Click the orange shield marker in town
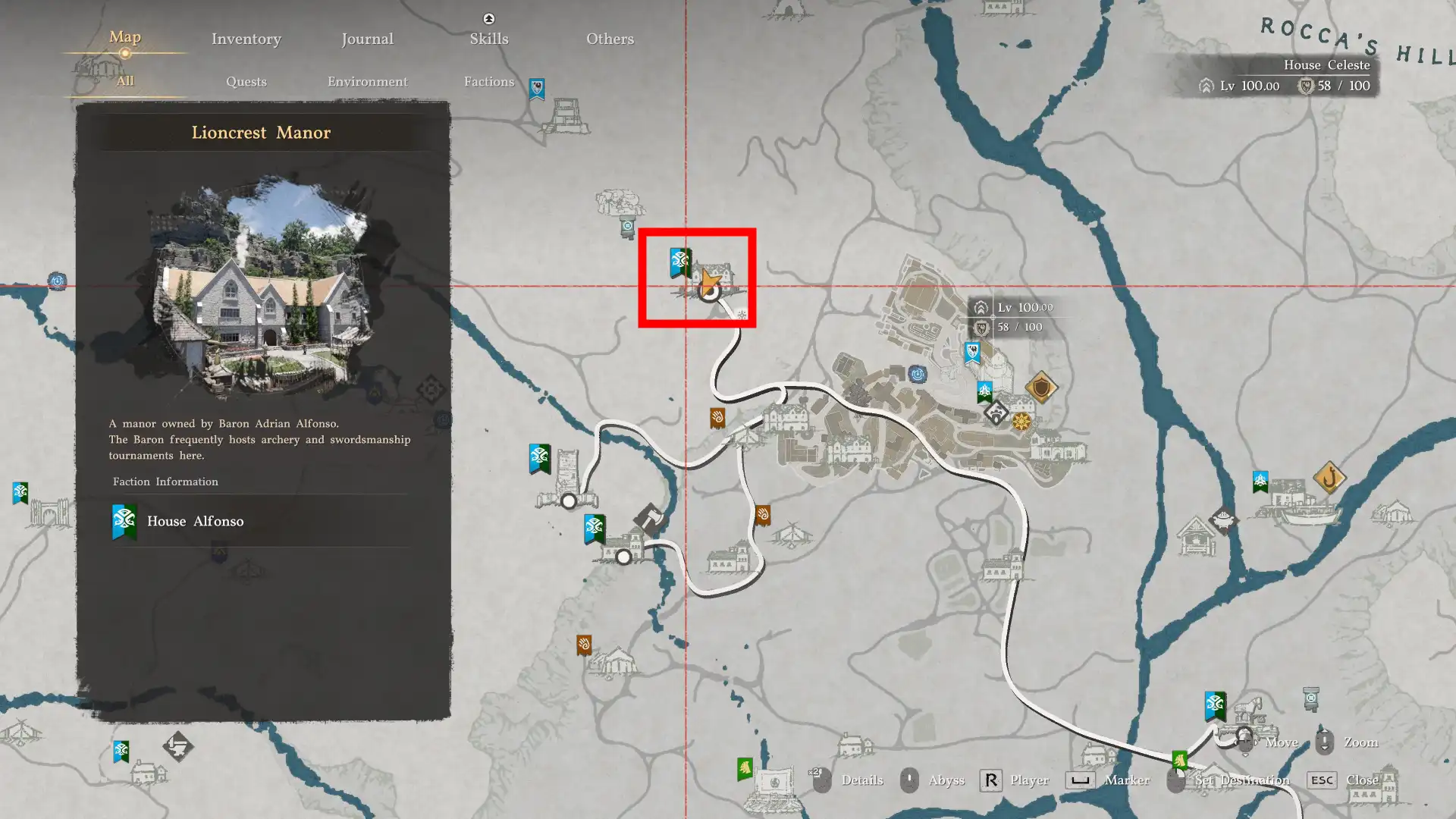 (1040, 388)
